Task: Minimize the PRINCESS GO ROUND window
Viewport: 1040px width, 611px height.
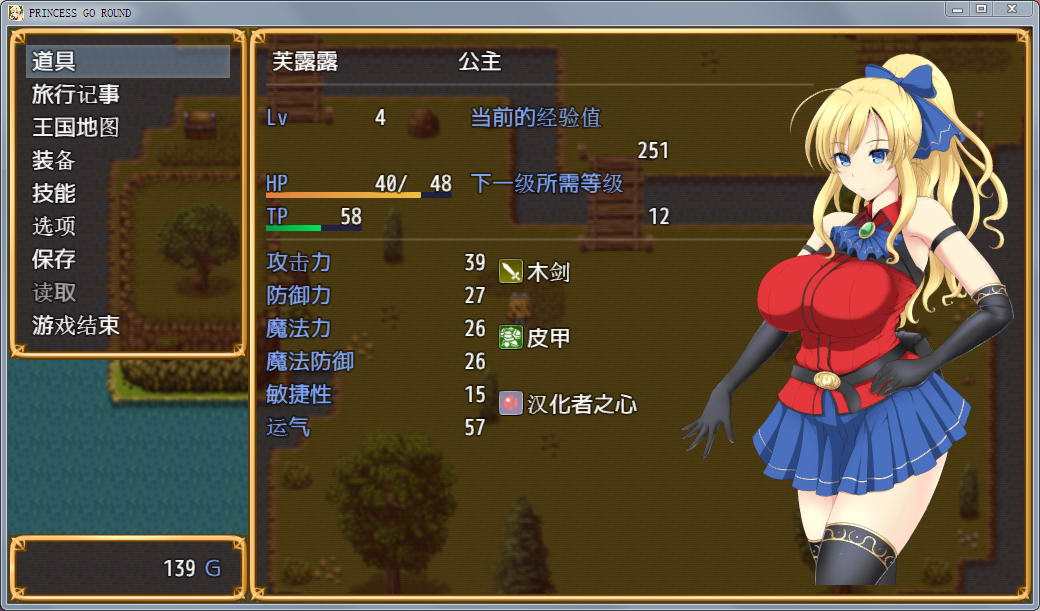Action: pyautogui.click(x=957, y=9)
